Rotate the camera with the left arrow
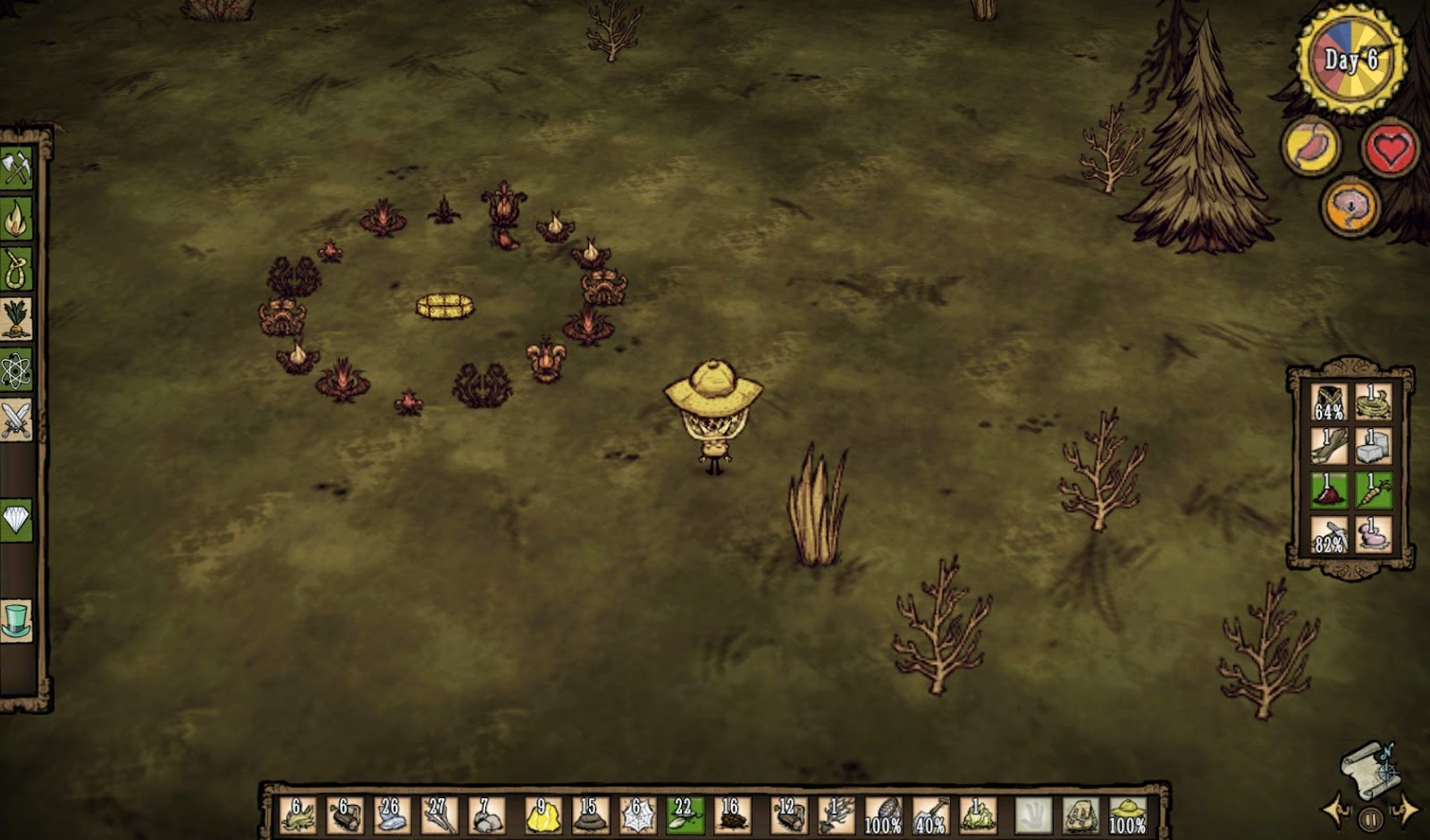Image resolution: width=1430 pixels, height=840 pixels. coord(1335,811)
